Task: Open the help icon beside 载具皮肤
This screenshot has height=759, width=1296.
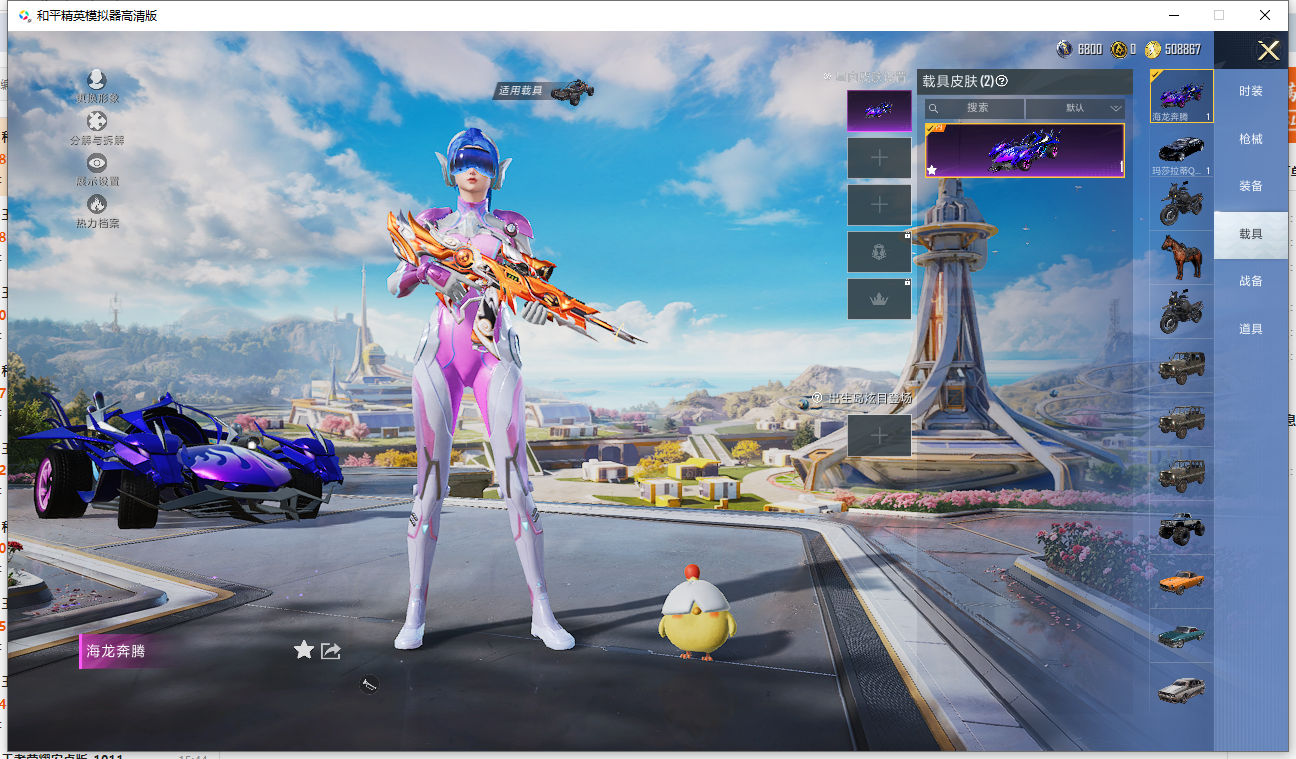Action: pyautogui.click(x=1002, y=81)
